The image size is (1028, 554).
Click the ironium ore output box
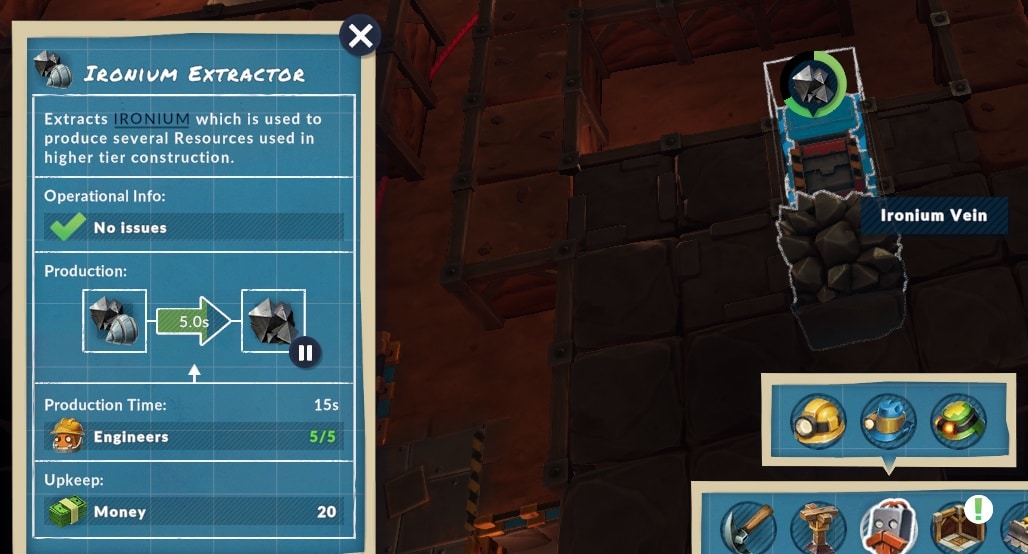(x=272, y=321)
